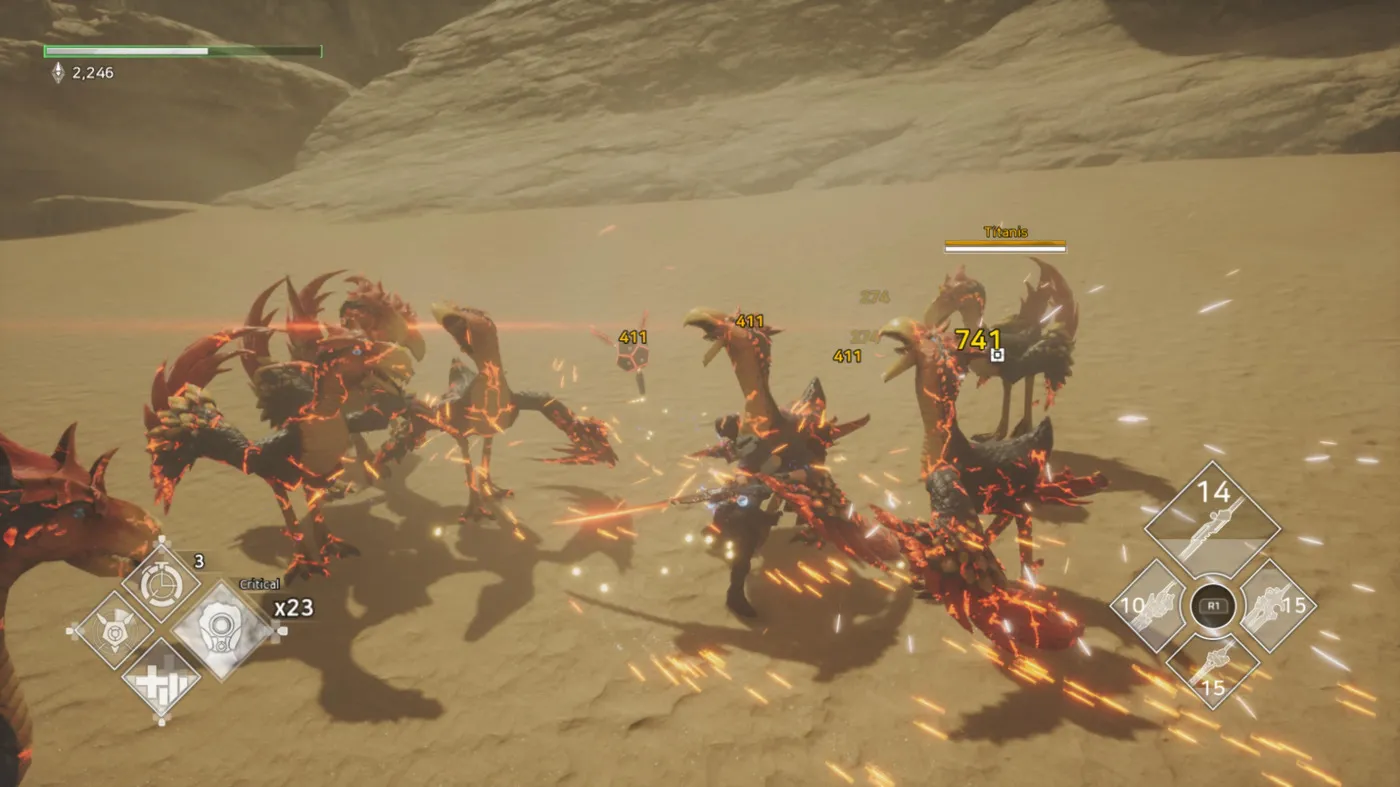Switch to the right weapon slot showing 15
The image size is (1400, 787).
(x=1277, y=606)
